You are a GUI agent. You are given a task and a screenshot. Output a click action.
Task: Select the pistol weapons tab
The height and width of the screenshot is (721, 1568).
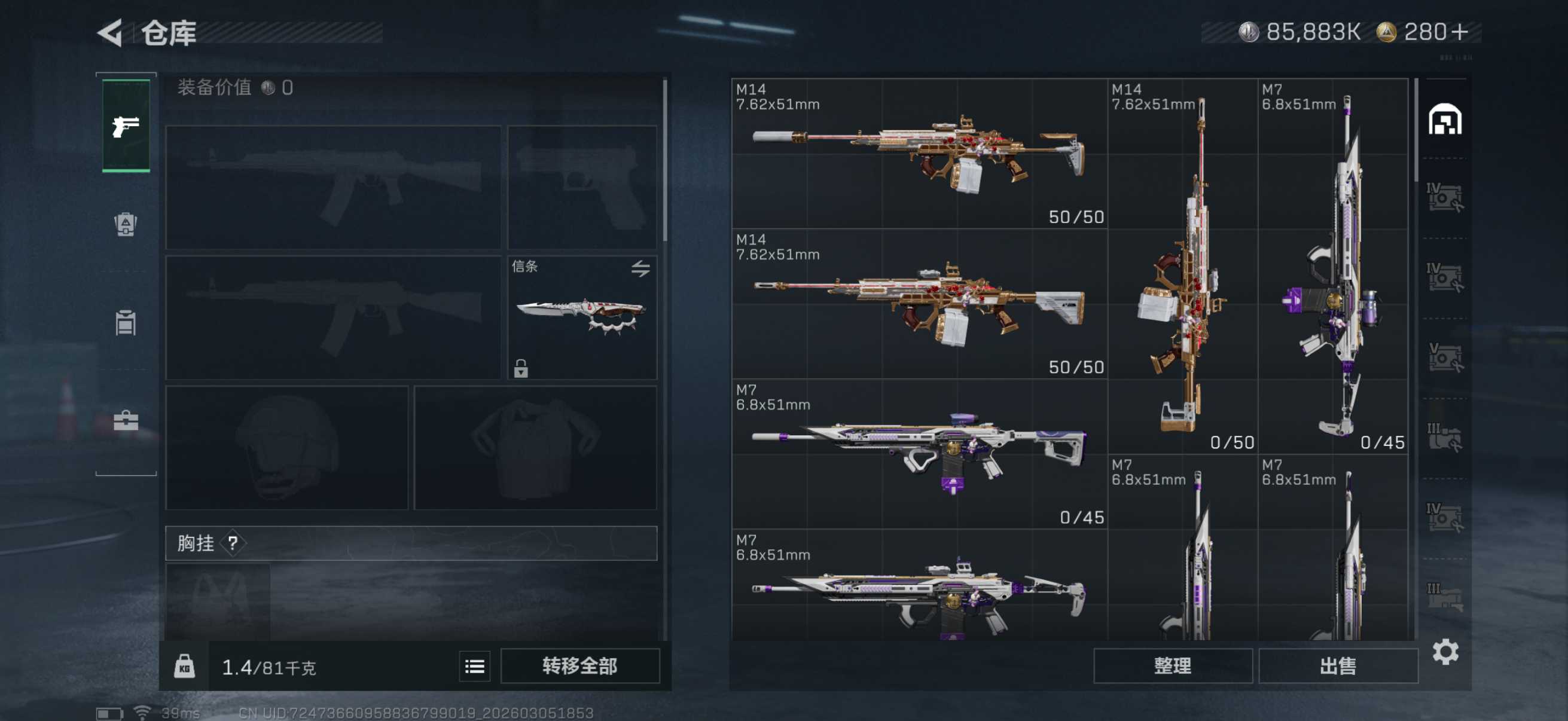[126, 126]
